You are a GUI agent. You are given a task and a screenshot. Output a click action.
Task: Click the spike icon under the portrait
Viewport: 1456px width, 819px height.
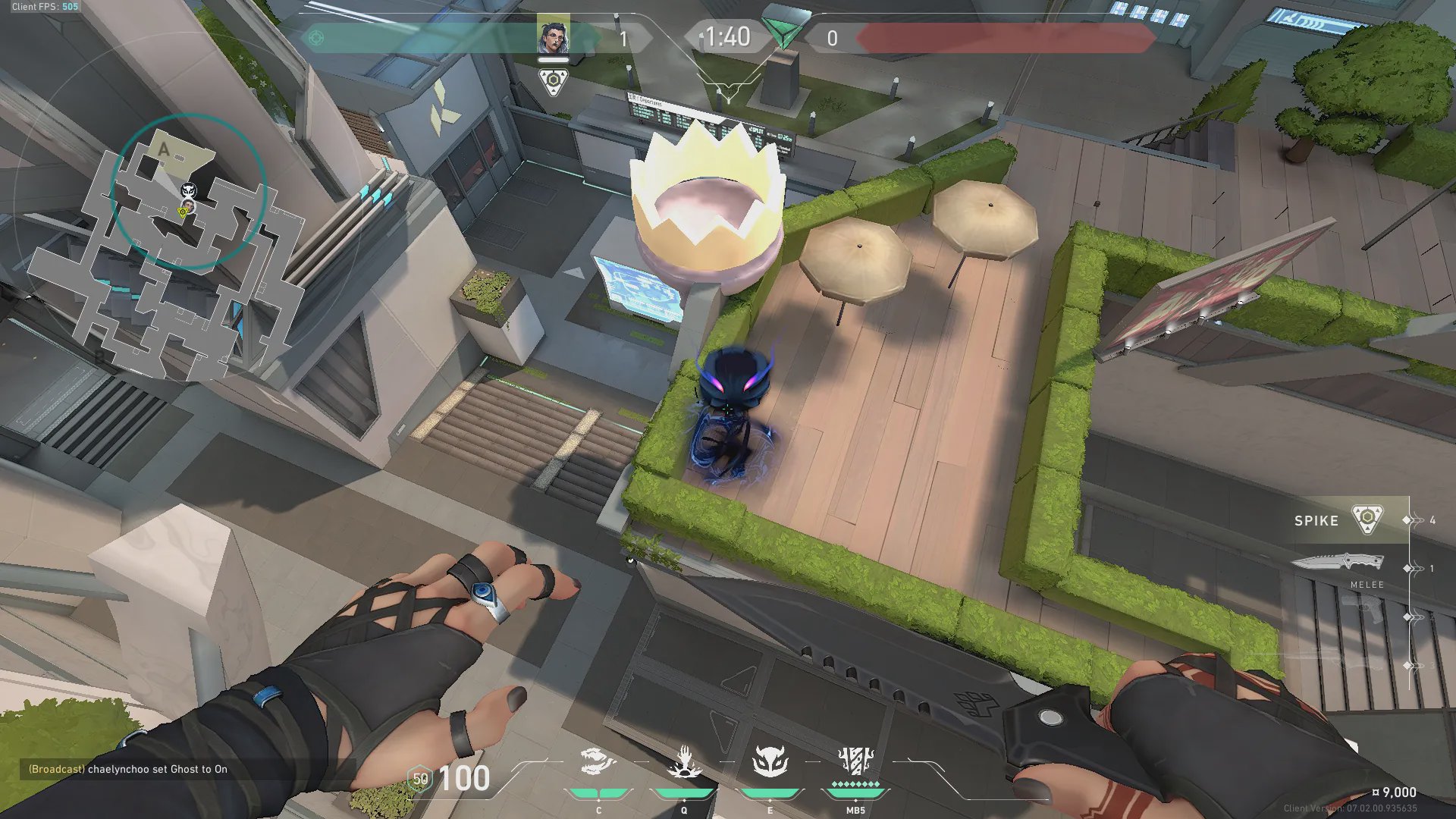pos(553,81)
